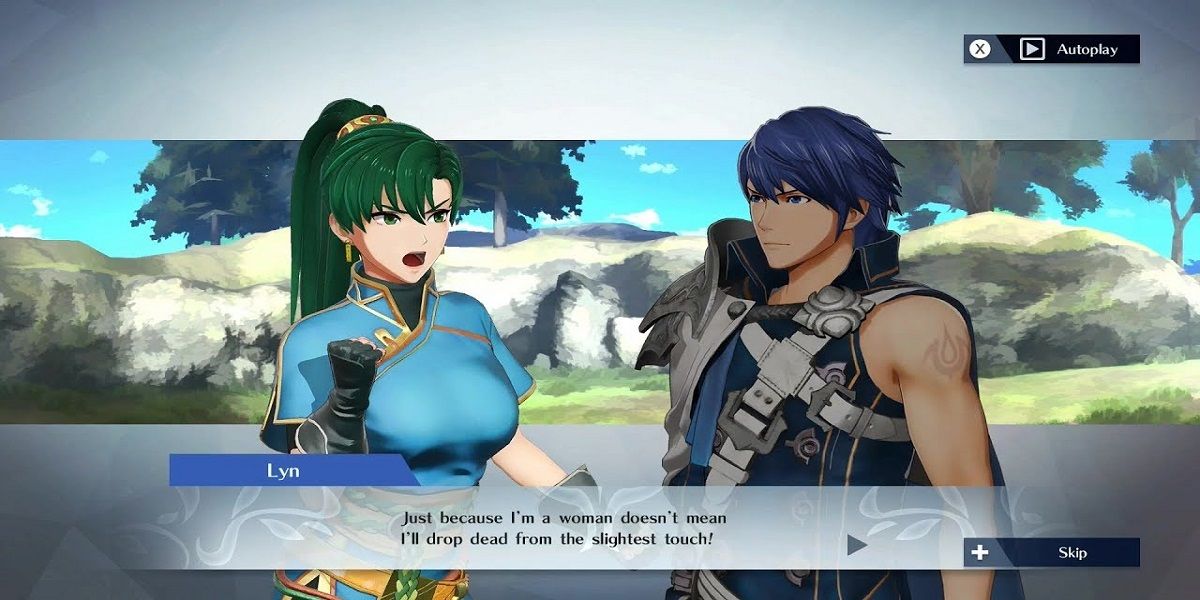Image resolution: width=1200 pixels, height=600 pixels.
Task: Skip the conversation scene
Action: coord(1051,552)
